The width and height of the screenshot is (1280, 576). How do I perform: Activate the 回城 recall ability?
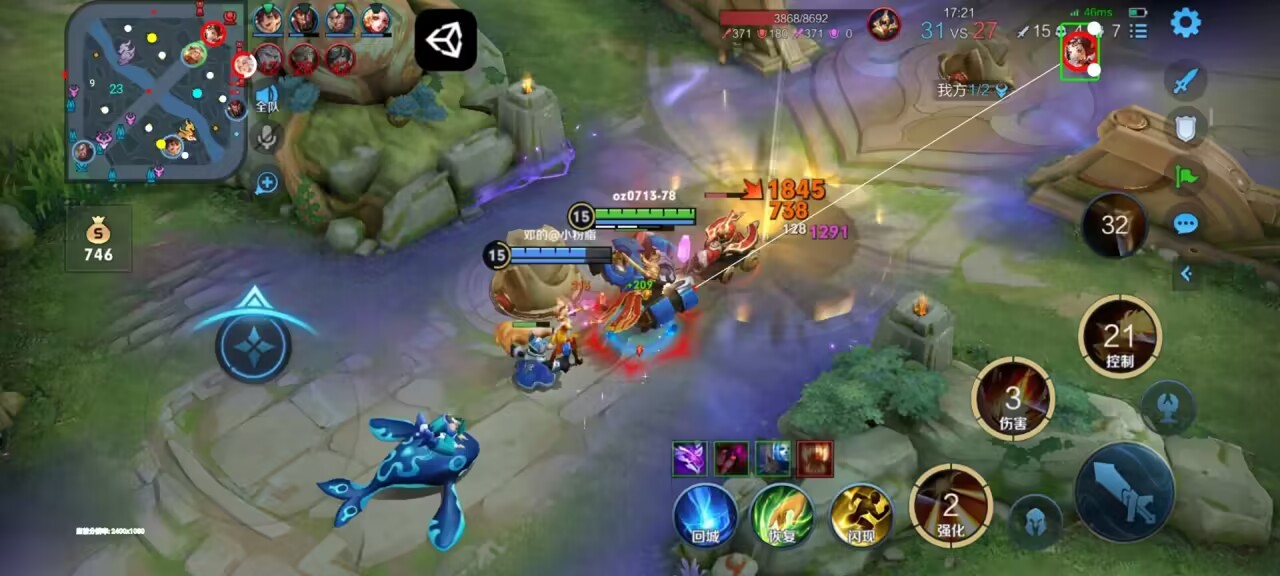coord(705,515)
